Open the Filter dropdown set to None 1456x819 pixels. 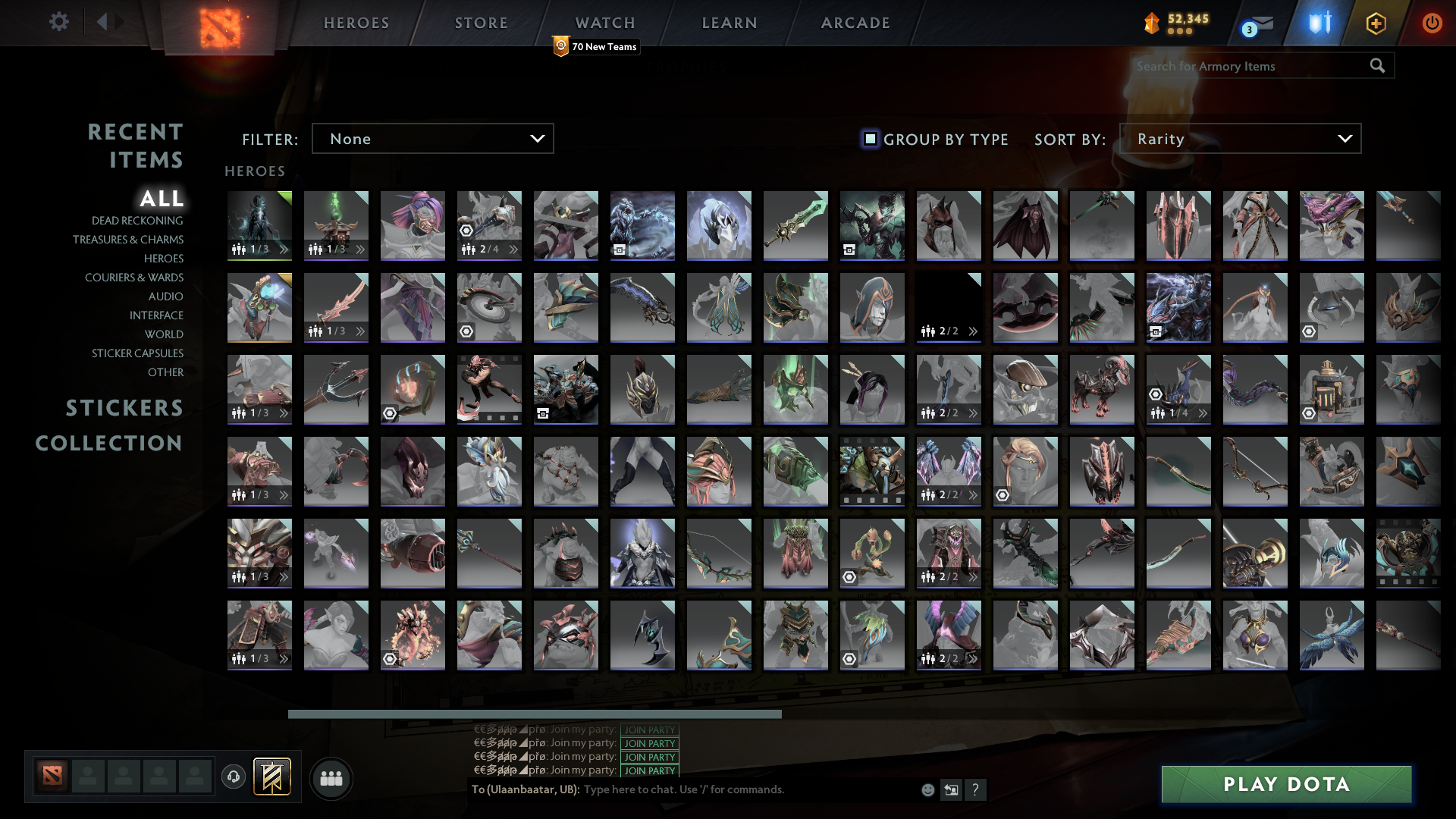tap(432, 138)
